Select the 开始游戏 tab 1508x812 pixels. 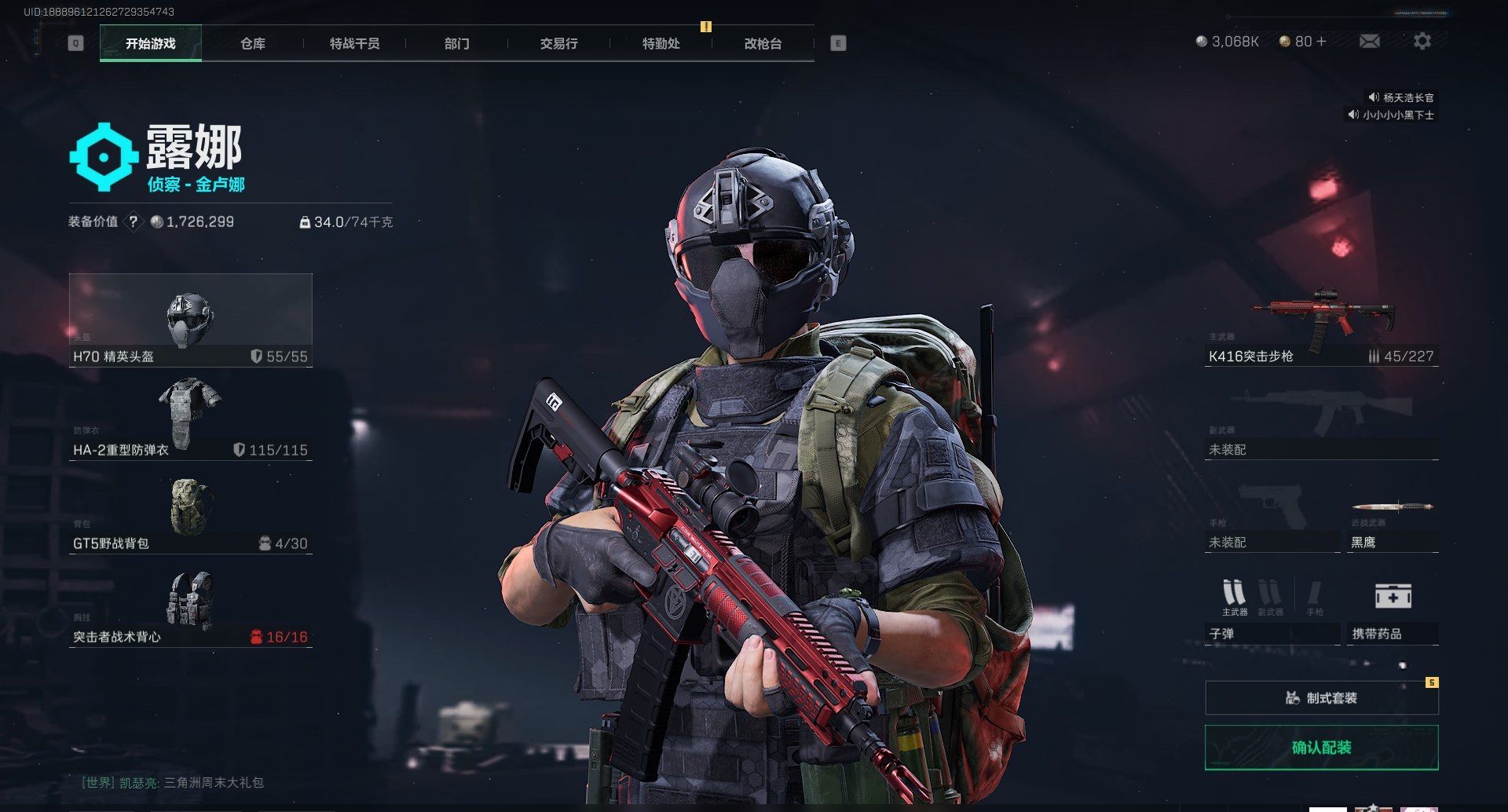[151, 44]
